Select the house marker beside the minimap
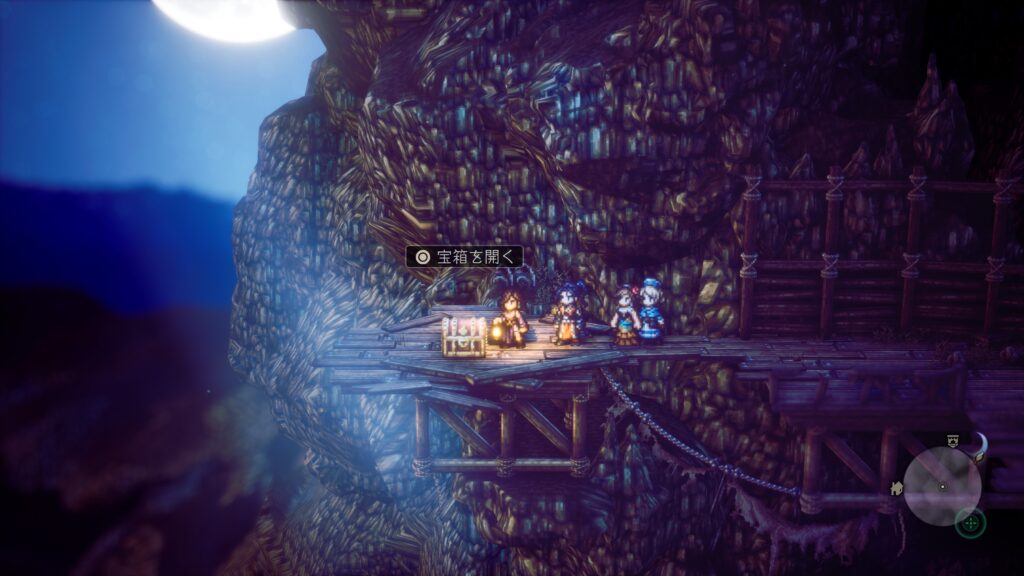1024x576 pixels. pyautogui.click(x=897, y=487)
